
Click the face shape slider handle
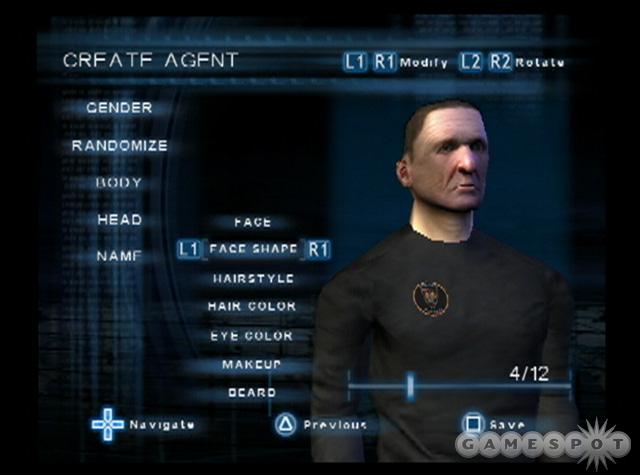coord(410,386)
